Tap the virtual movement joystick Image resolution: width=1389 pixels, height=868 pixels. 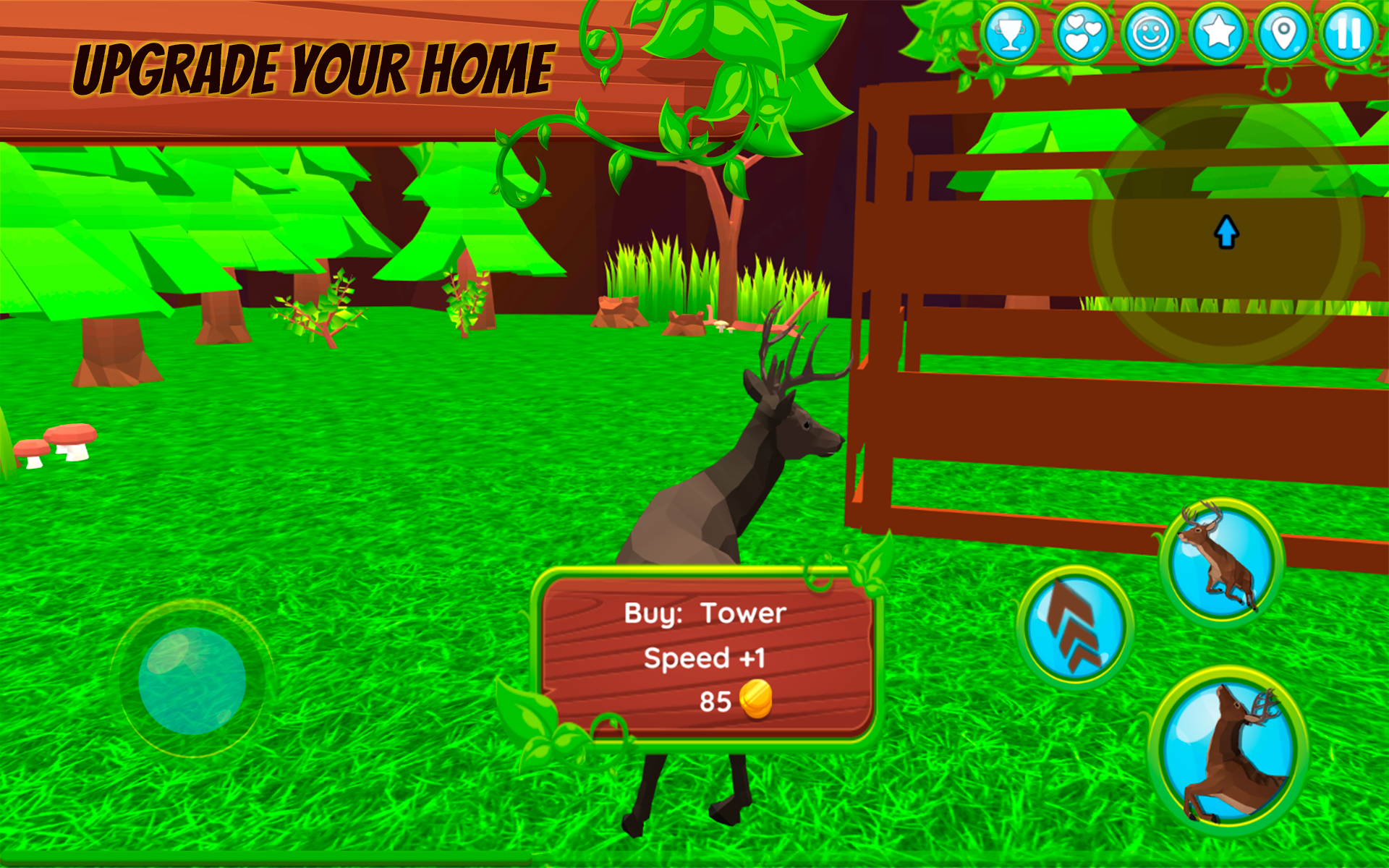[192, 680]
